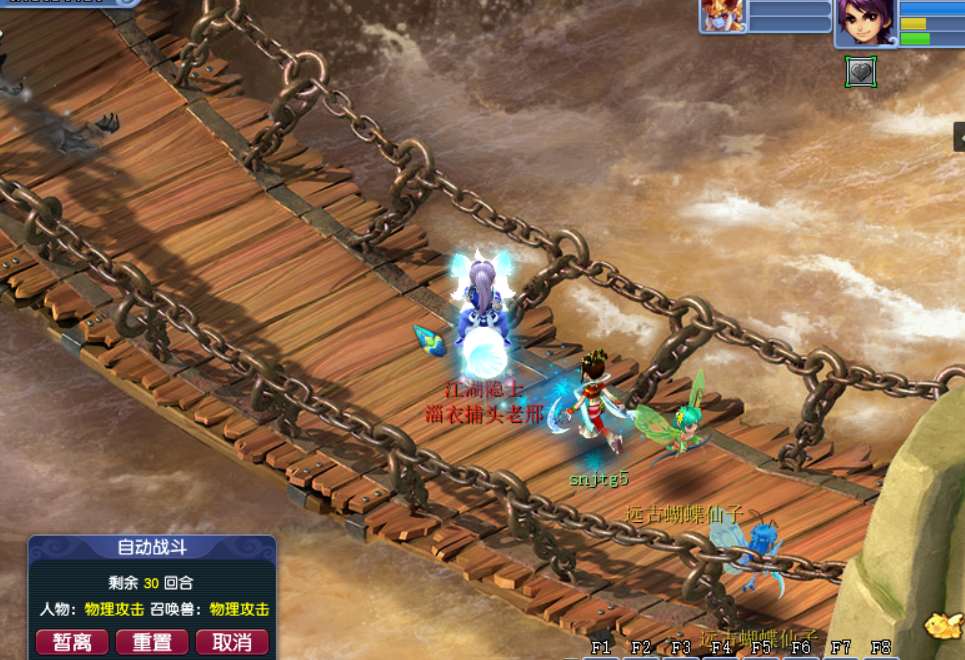Reset auto-battle with the 重置 button
Viewport: 965px width, 660px height.
point(152,642)
